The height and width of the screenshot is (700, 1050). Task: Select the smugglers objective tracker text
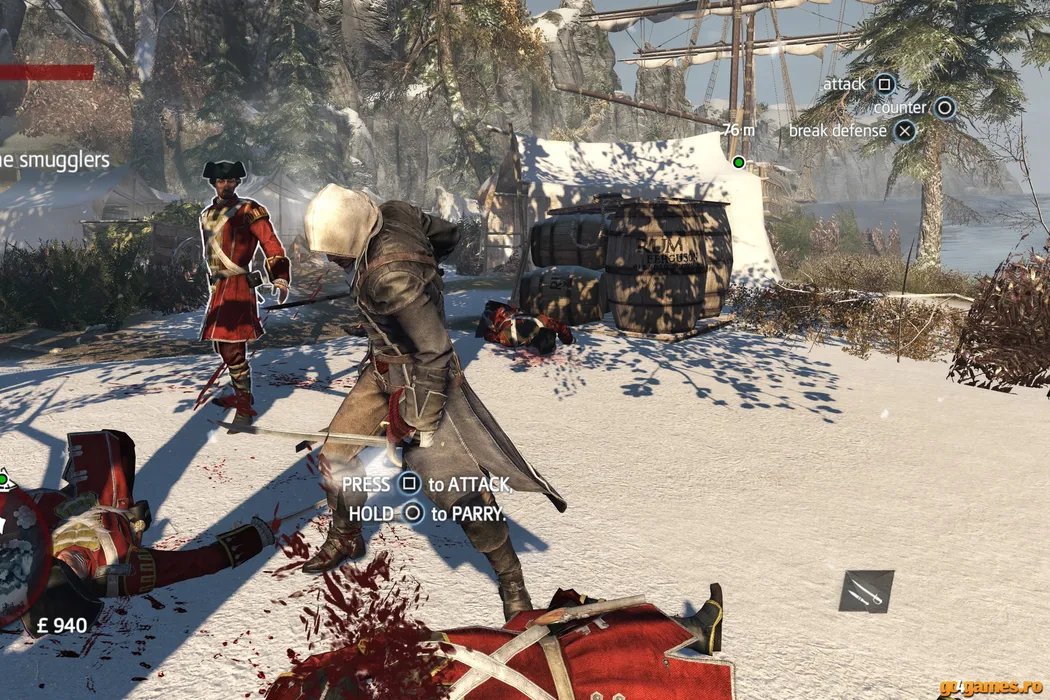click(55, 160)
